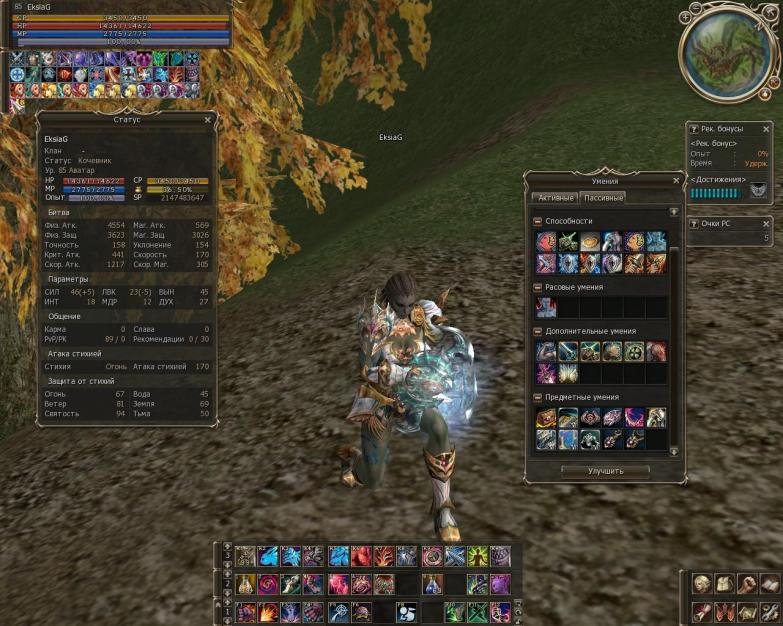783x626 pixels.
Task: Close the Очки PC panel
Action: pyautogui.click(x=767, y=223)
